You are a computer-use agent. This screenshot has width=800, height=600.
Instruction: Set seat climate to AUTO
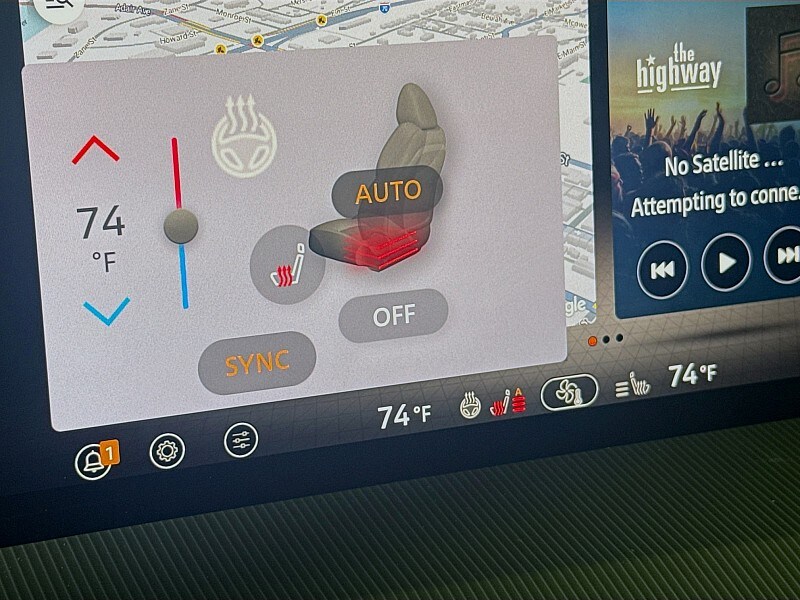click(389, 192)
